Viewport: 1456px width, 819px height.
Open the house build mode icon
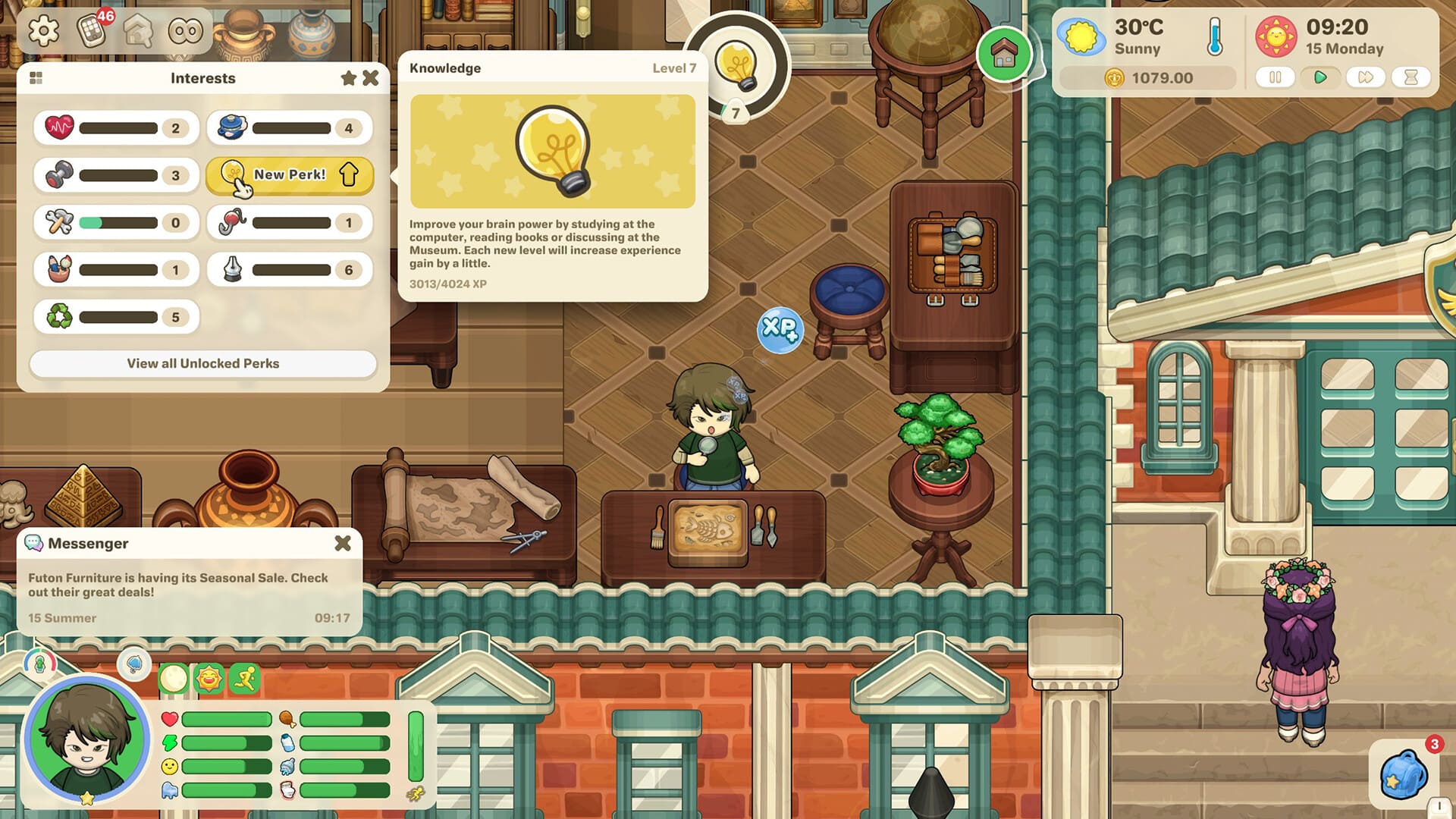[x=139, y=31]
